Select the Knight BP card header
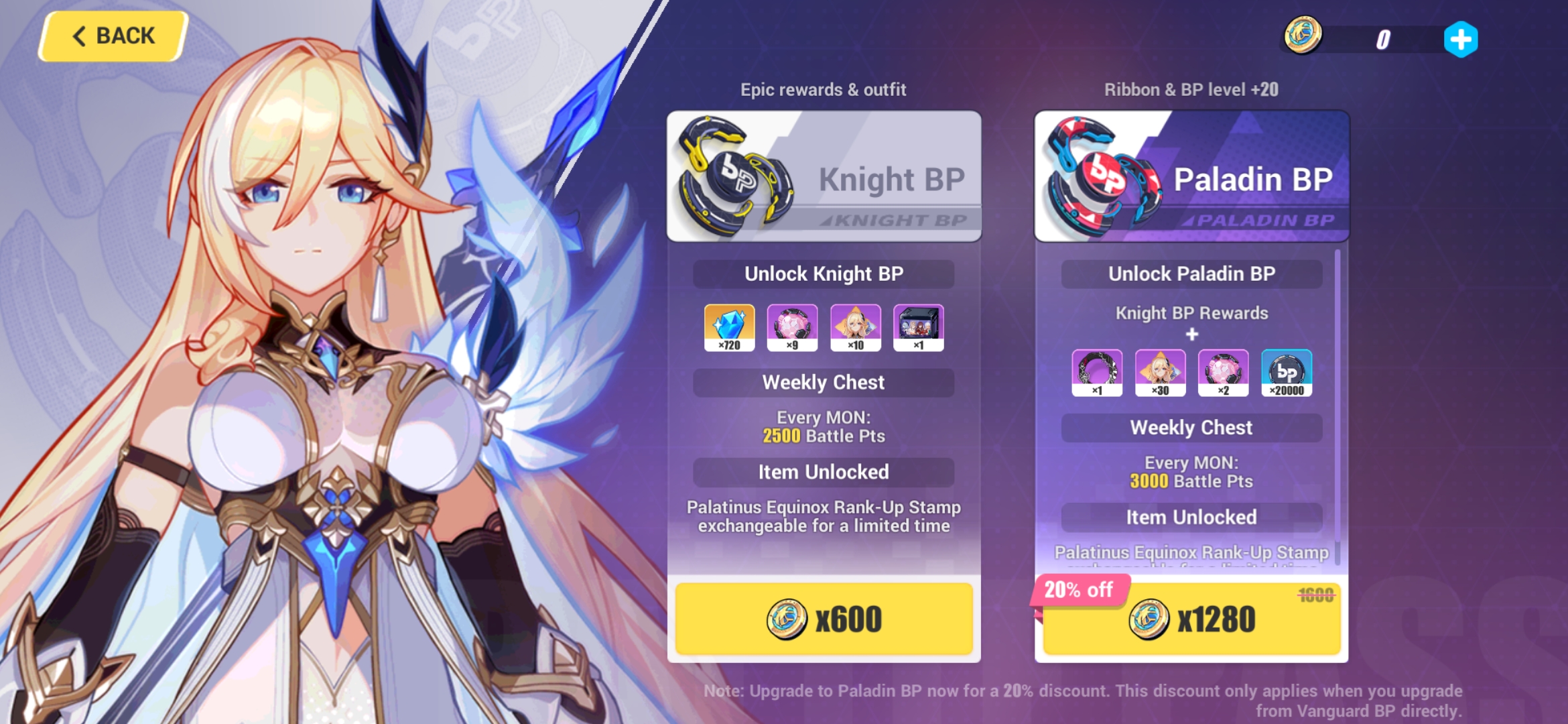Screen dimensions: 1568x724 (823, 176)
